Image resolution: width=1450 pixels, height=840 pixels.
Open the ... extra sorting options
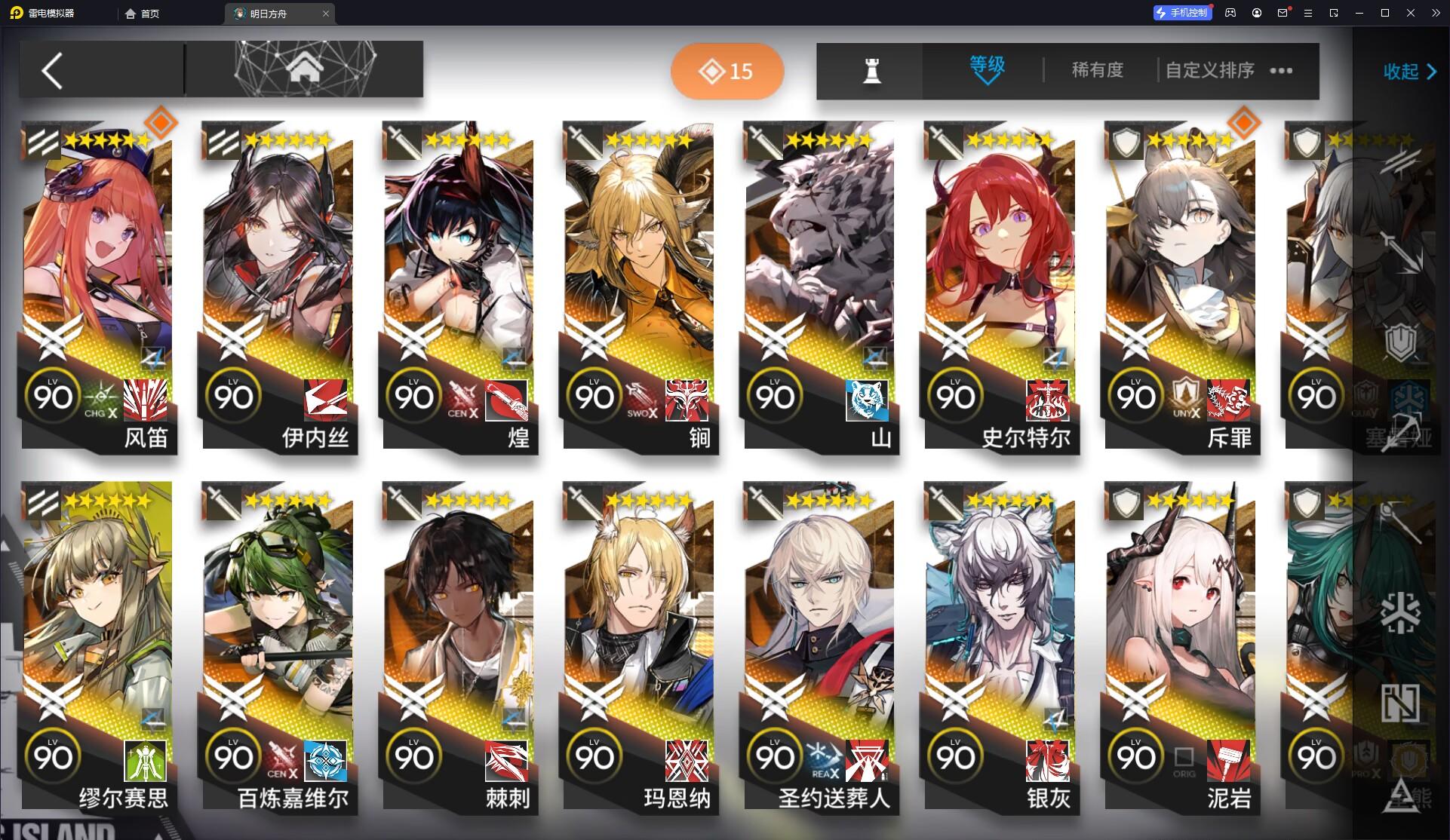coord(1280,70)
